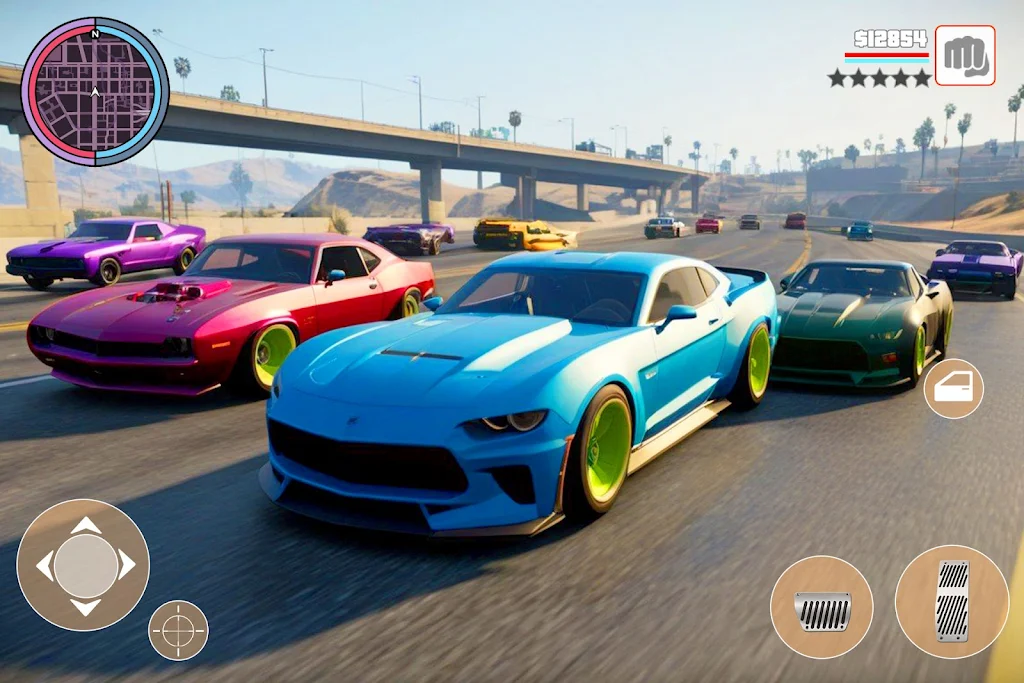The height and width of the screenshot is (683, 1024).
Task: Hit the brake pedal button
Action: [x=822, y=607]
